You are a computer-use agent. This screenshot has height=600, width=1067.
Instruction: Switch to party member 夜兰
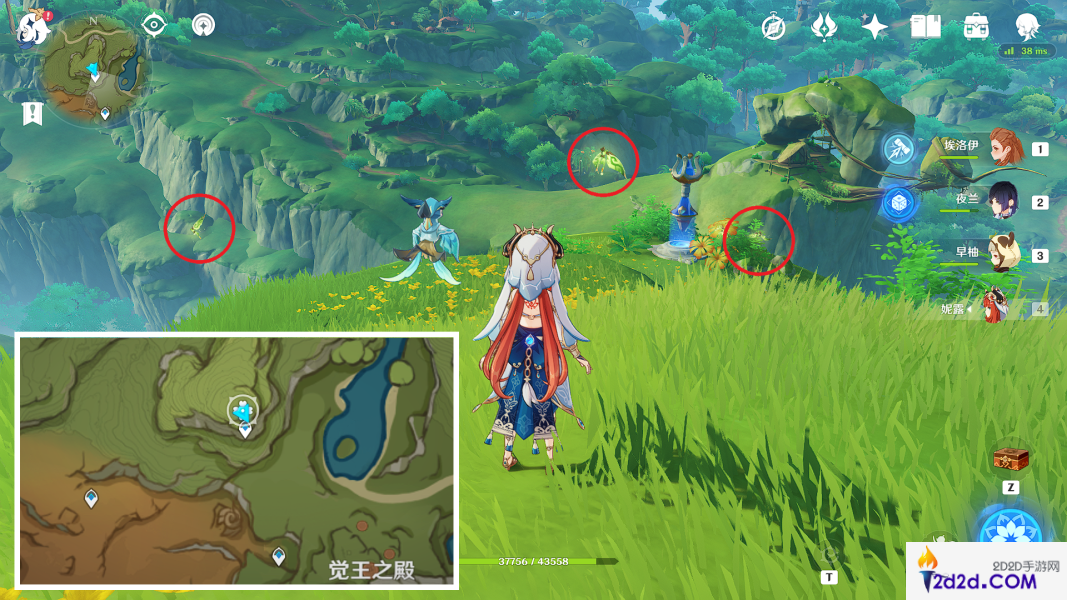(x=1003, y=200)
